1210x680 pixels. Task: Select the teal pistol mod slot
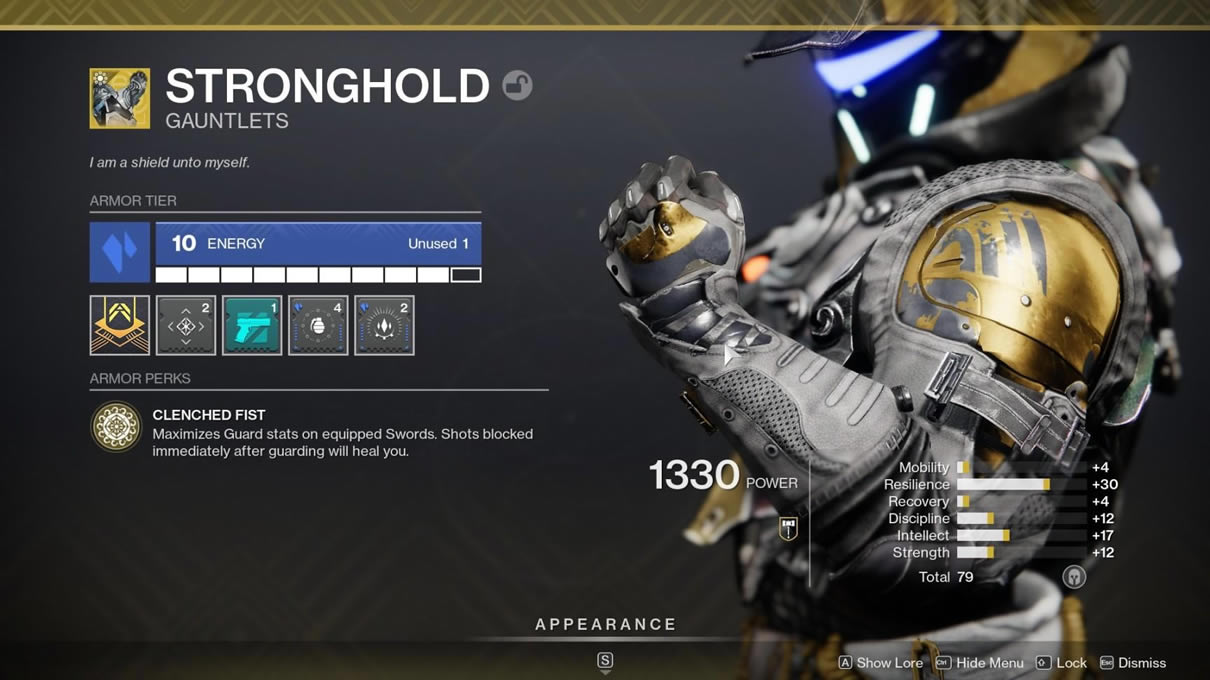[252, 325]
